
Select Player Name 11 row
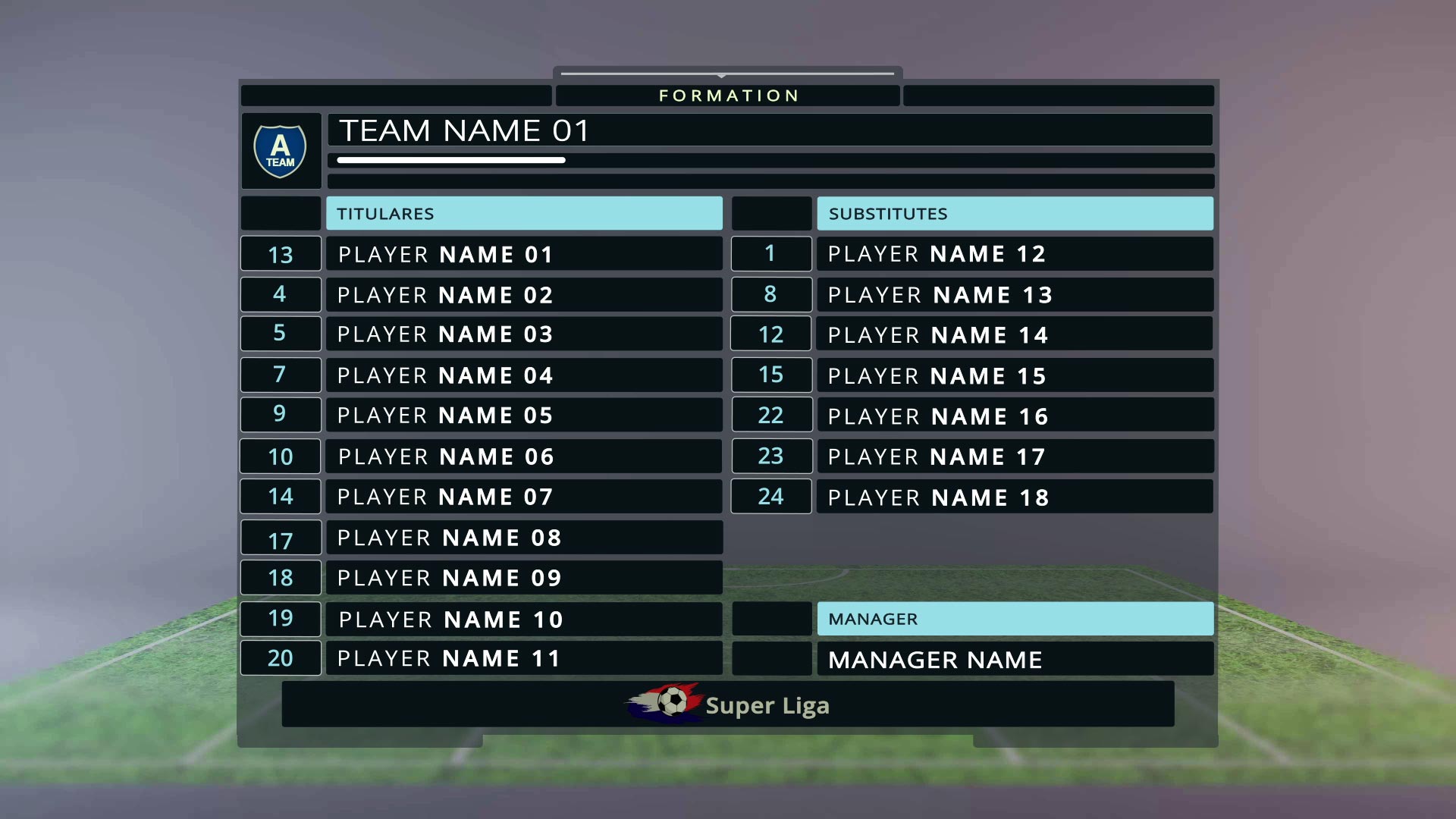[x=523, y=658]
